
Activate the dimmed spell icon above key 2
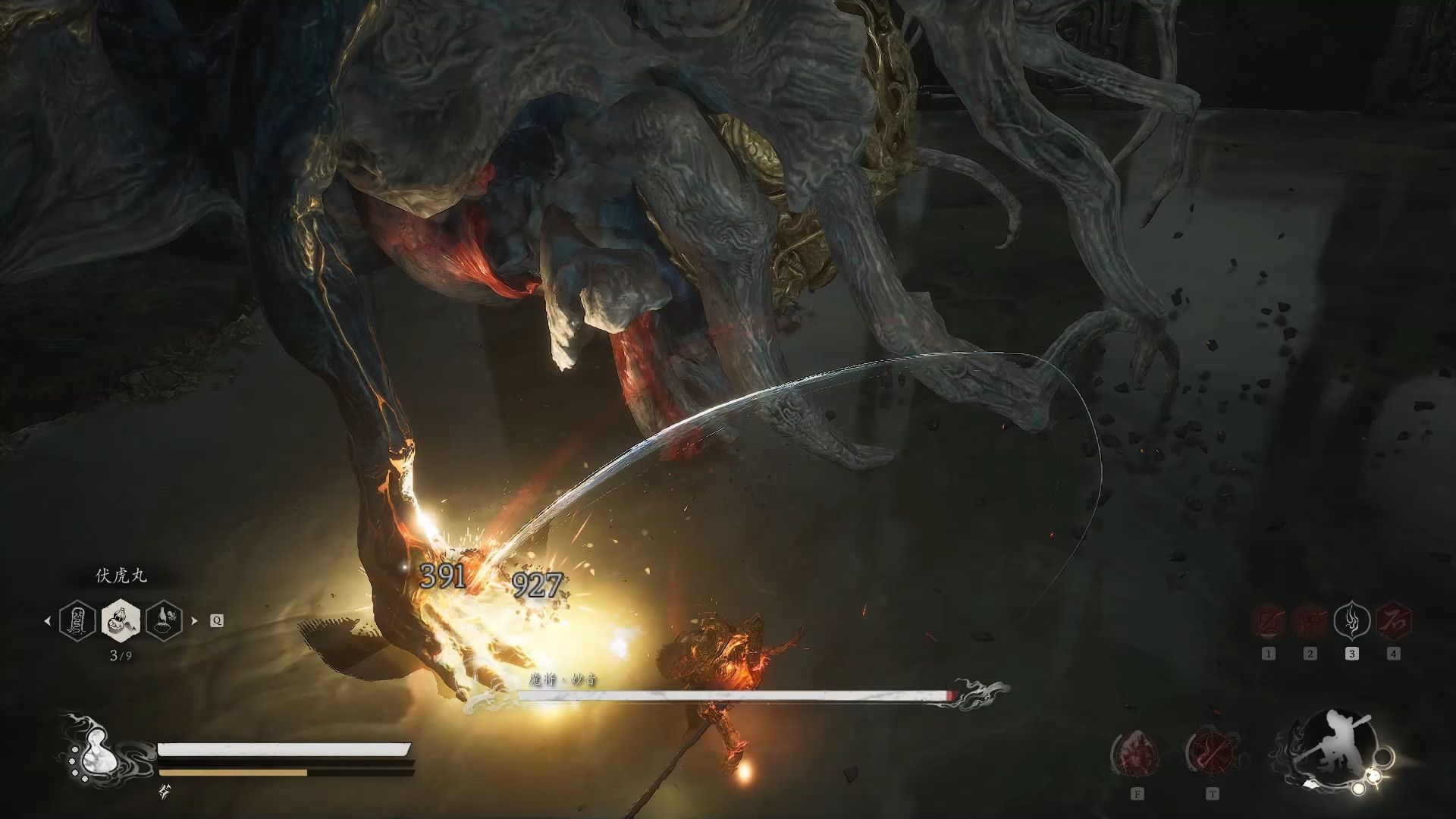click(1310, 622)
